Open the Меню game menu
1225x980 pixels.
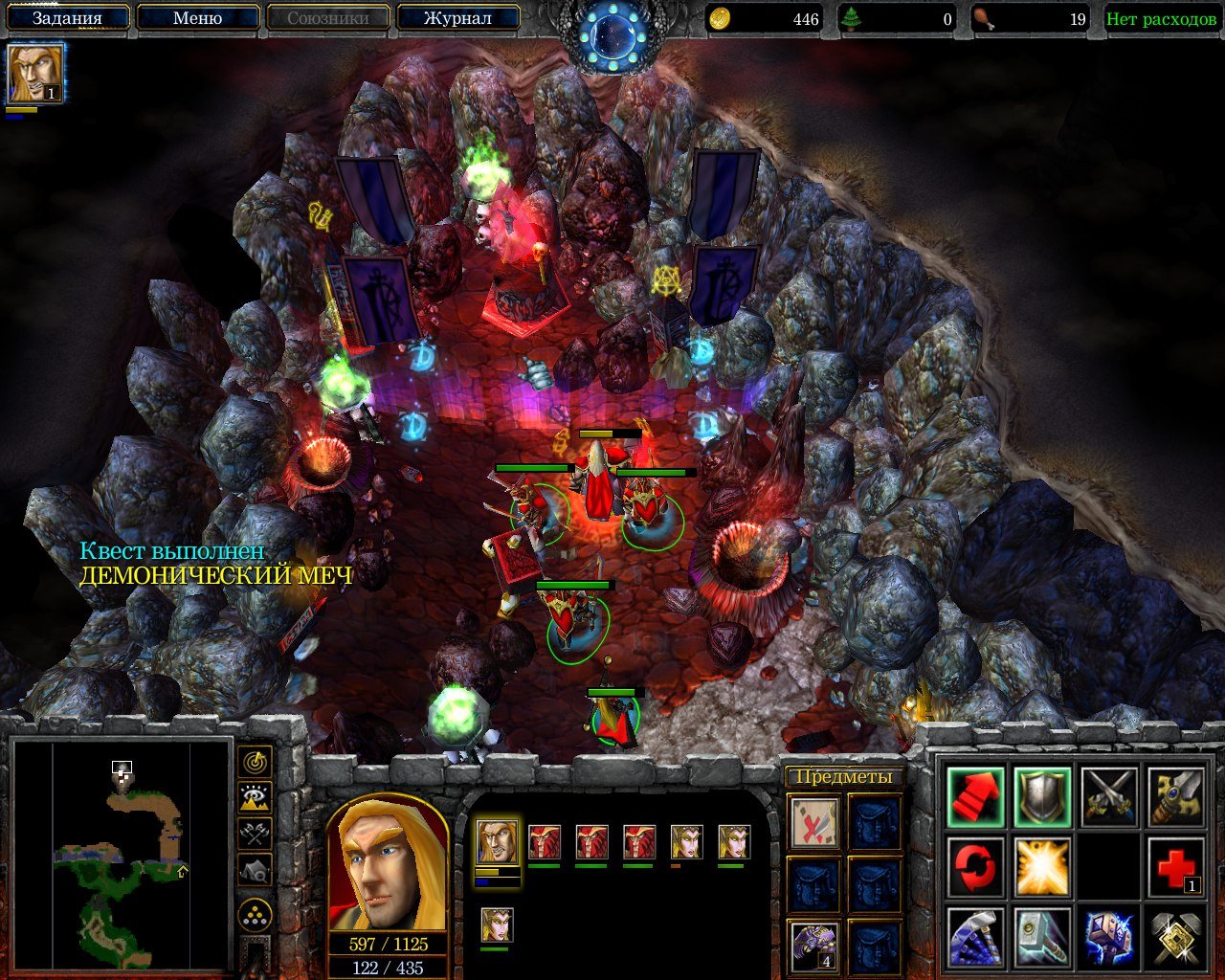(x=198, y=18)
